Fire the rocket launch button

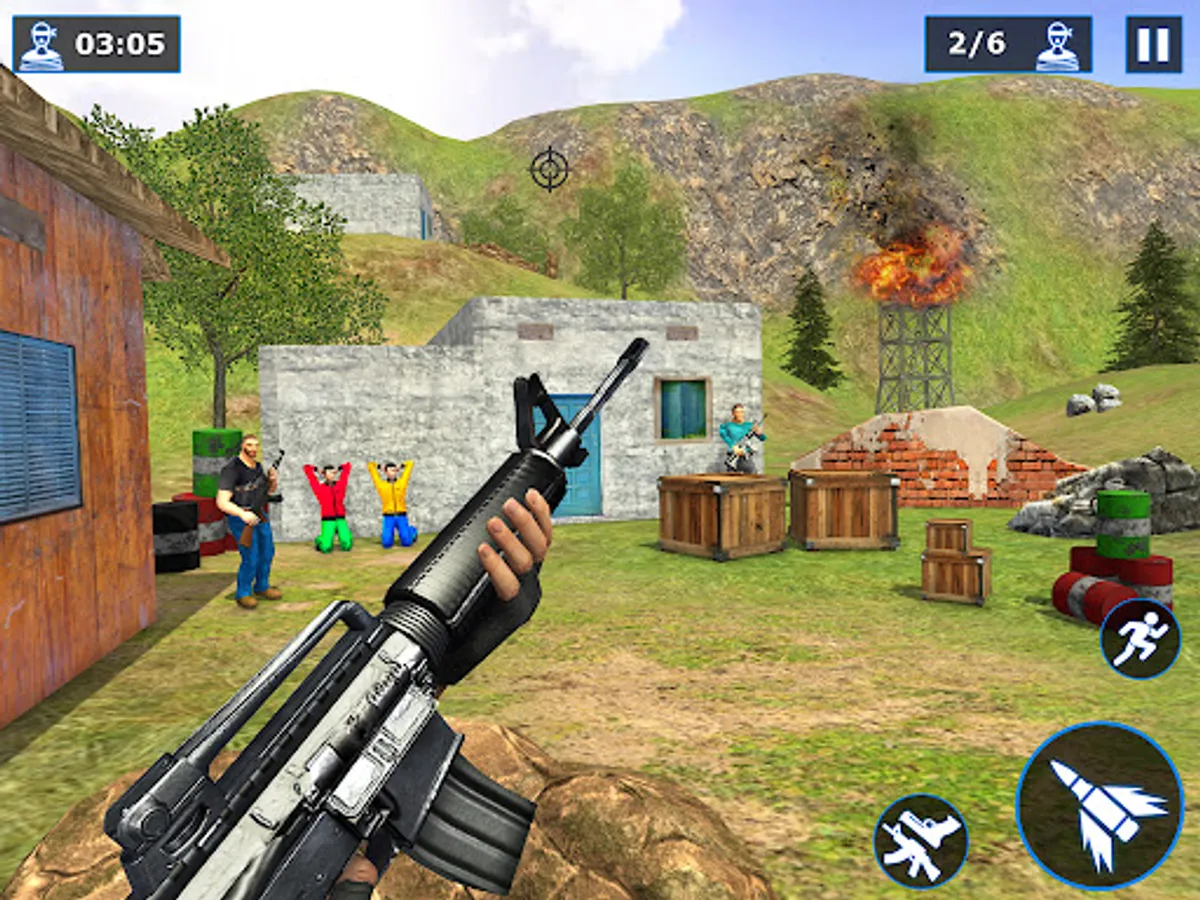pos(1099,805)
